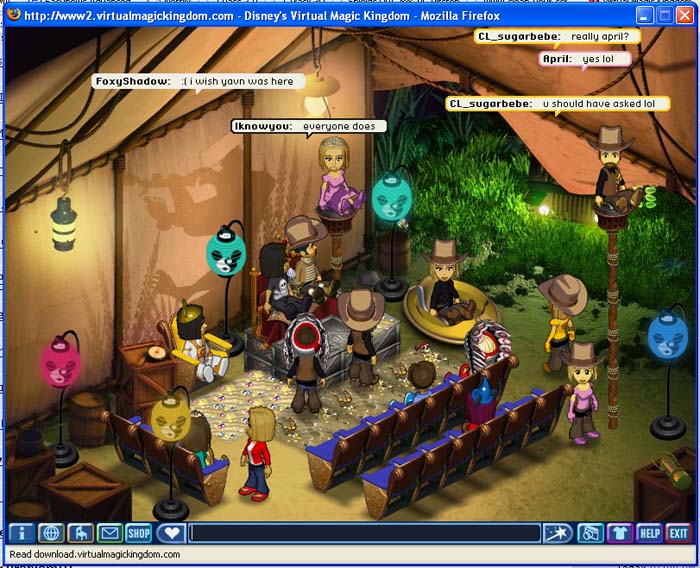Screen dimensions: 700x568
Task: Minimize the Firefox window
Action: pyautogui.click(x=646, y=16)
